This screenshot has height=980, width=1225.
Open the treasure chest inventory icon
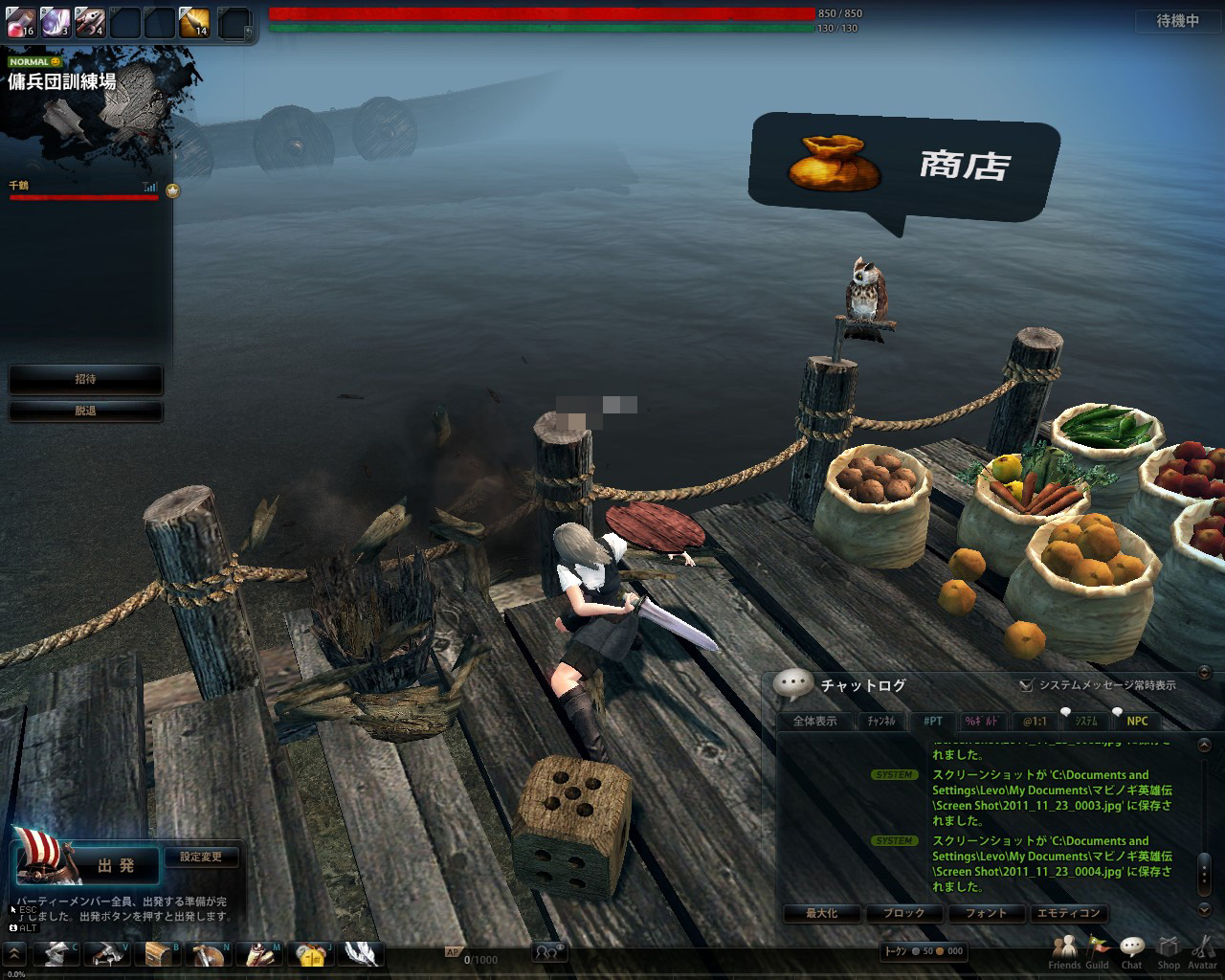tap(157, 954)
